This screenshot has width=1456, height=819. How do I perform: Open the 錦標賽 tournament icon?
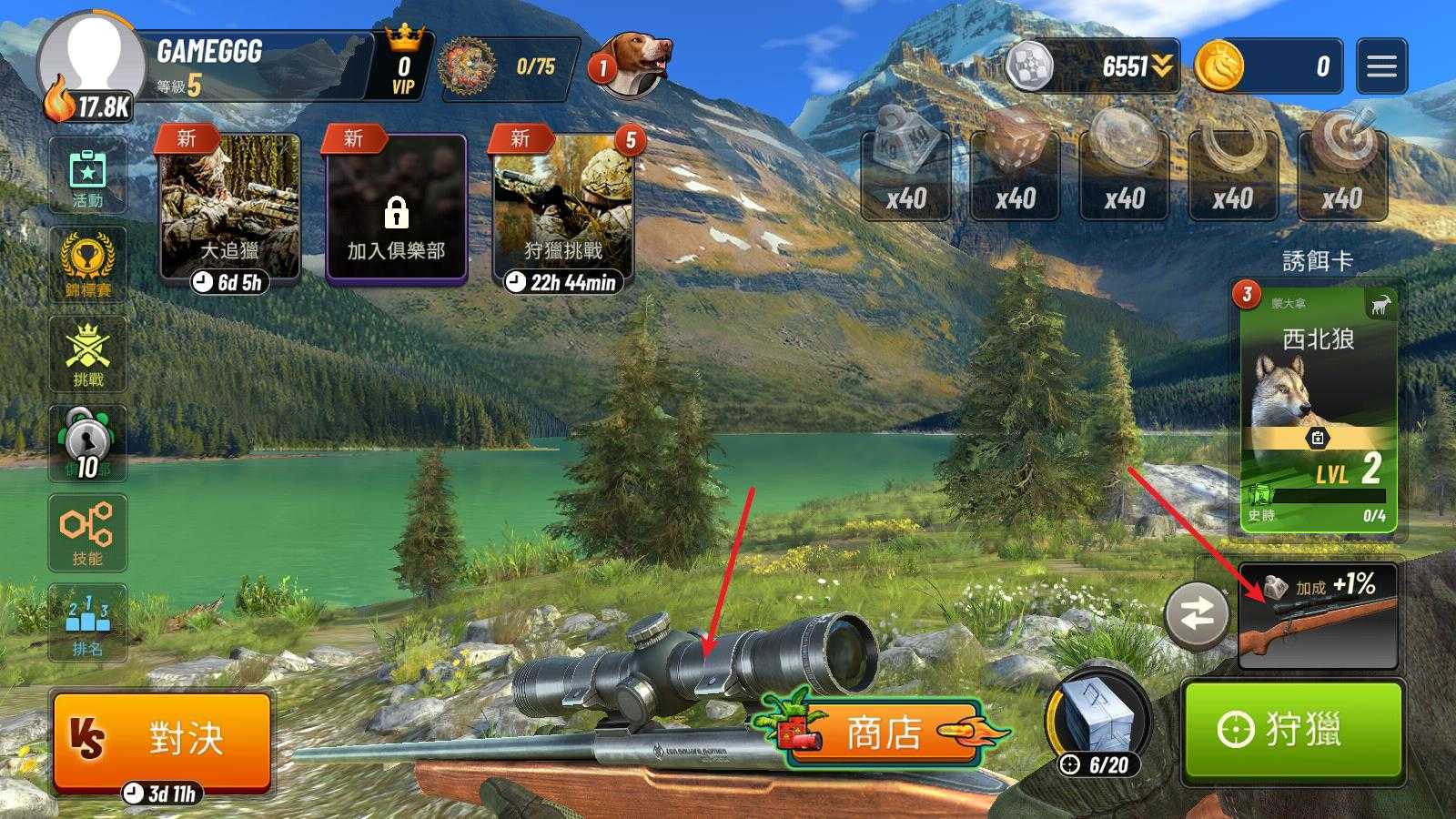coord(87,265)
